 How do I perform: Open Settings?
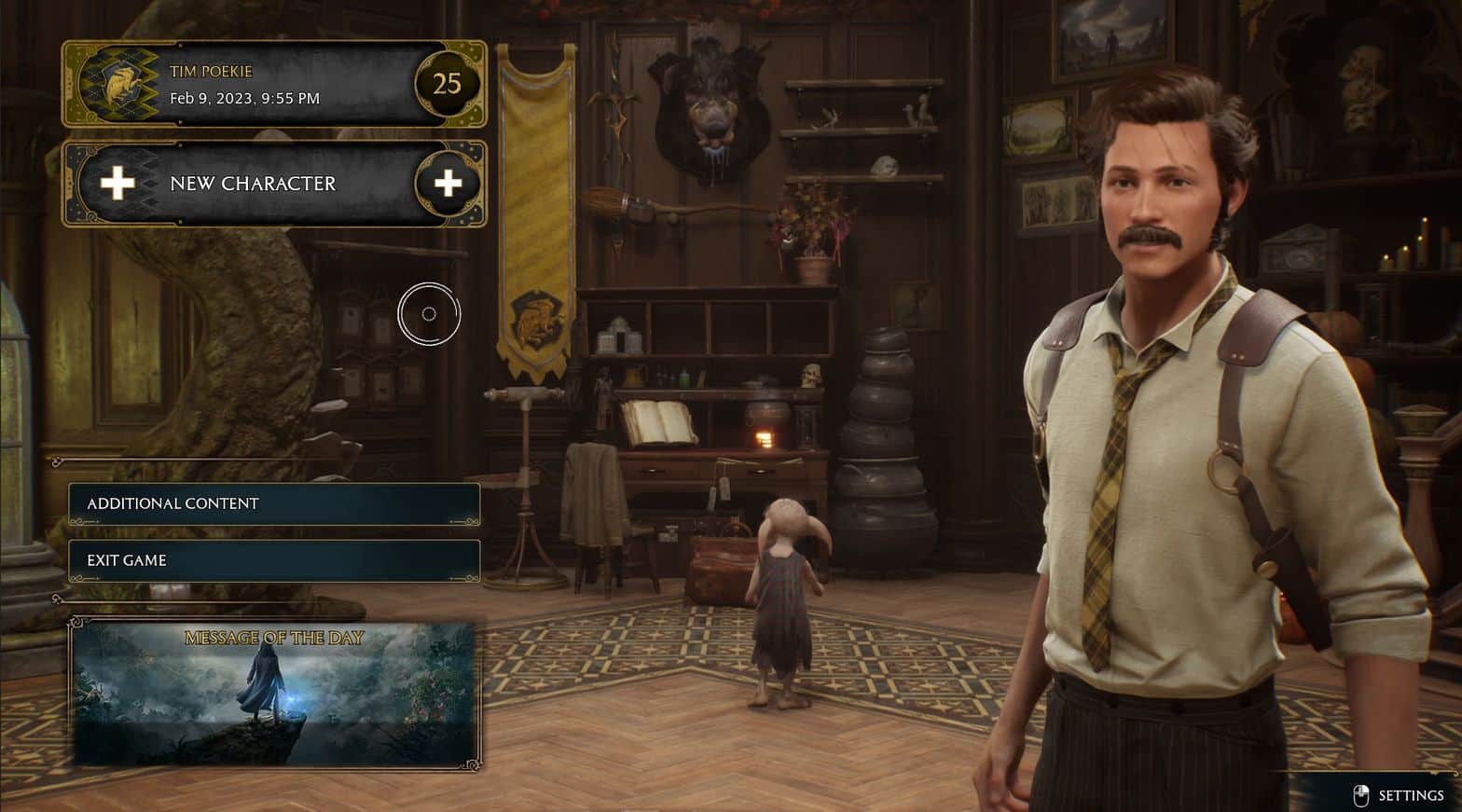1400,795
